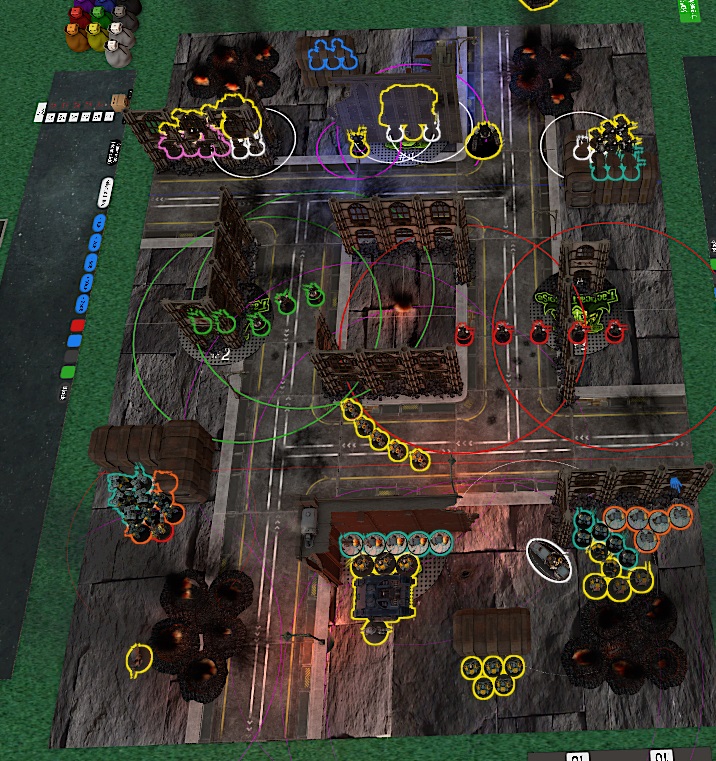Click the green square button on side panel
The width and height of the screenshot is (716, 761).
(66, 372)
